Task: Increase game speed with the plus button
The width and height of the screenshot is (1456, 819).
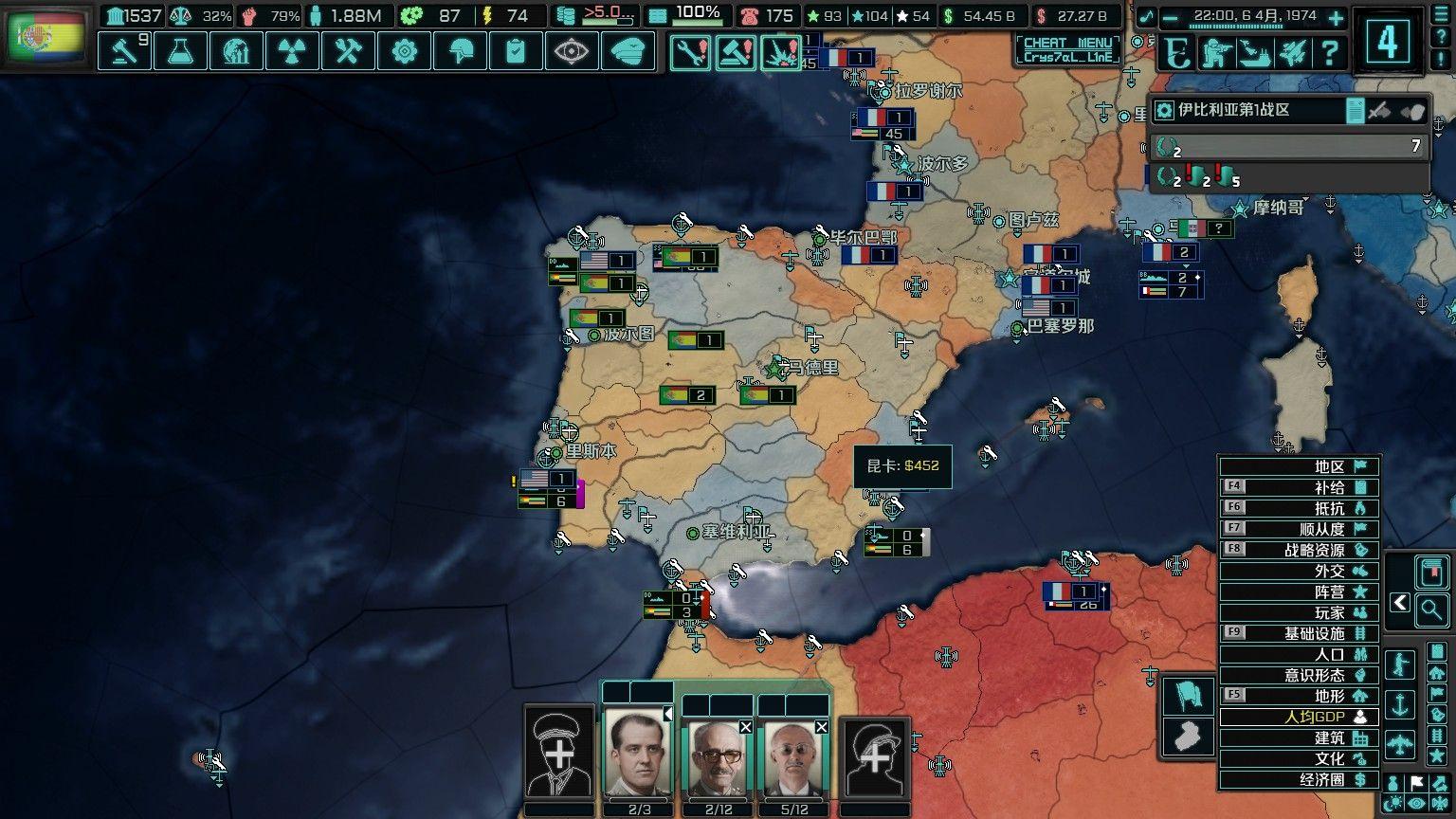Action: tap(1336, 17)
